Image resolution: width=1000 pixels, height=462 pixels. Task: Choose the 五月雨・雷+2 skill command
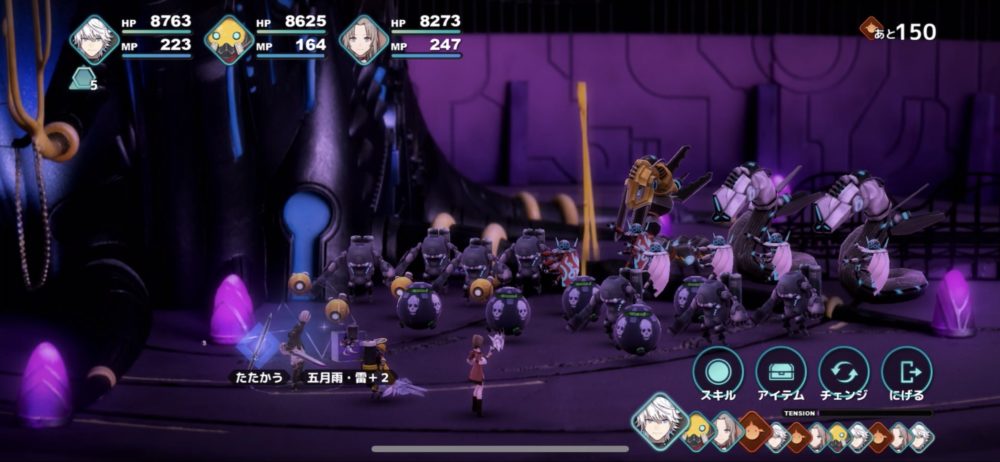(337, 377)
